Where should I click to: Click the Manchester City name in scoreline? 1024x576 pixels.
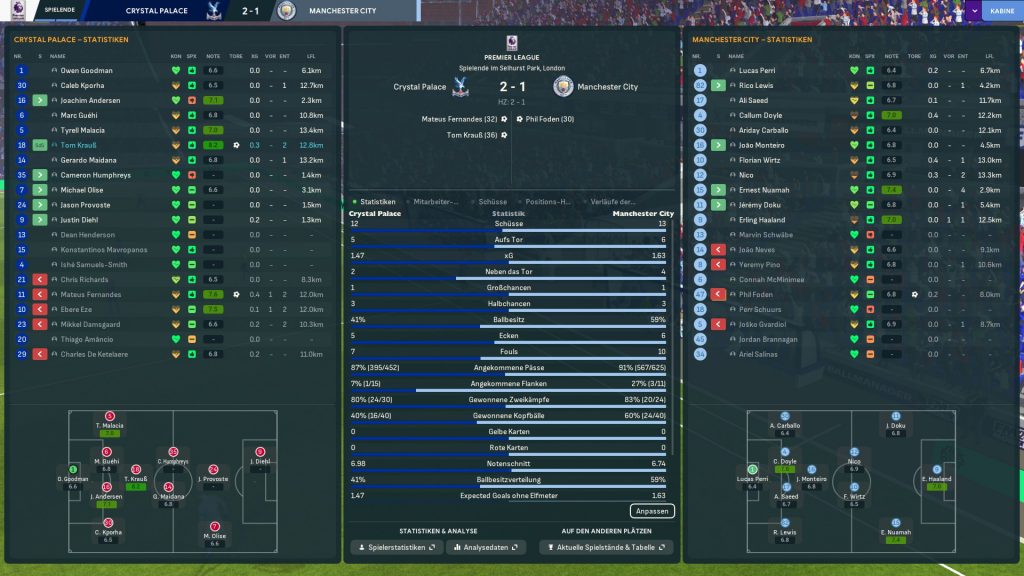[608, 87]
